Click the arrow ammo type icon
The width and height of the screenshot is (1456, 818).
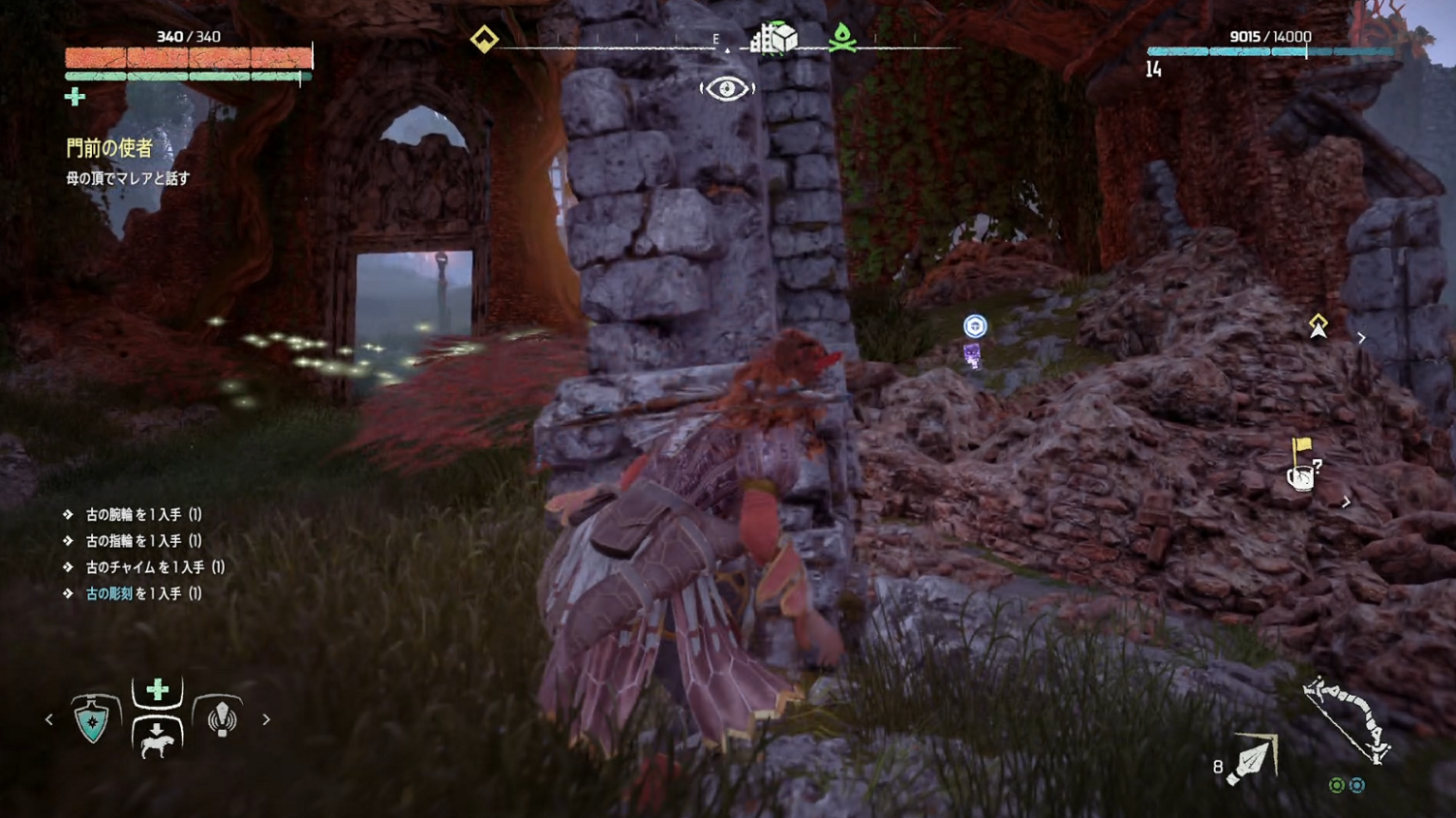(x=1254, y=760)
